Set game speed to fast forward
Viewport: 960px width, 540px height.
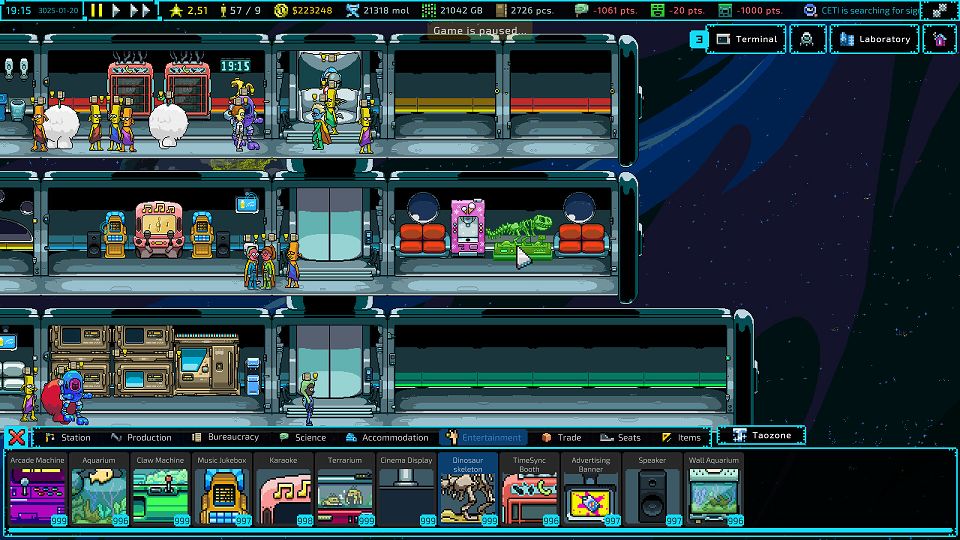141,10
